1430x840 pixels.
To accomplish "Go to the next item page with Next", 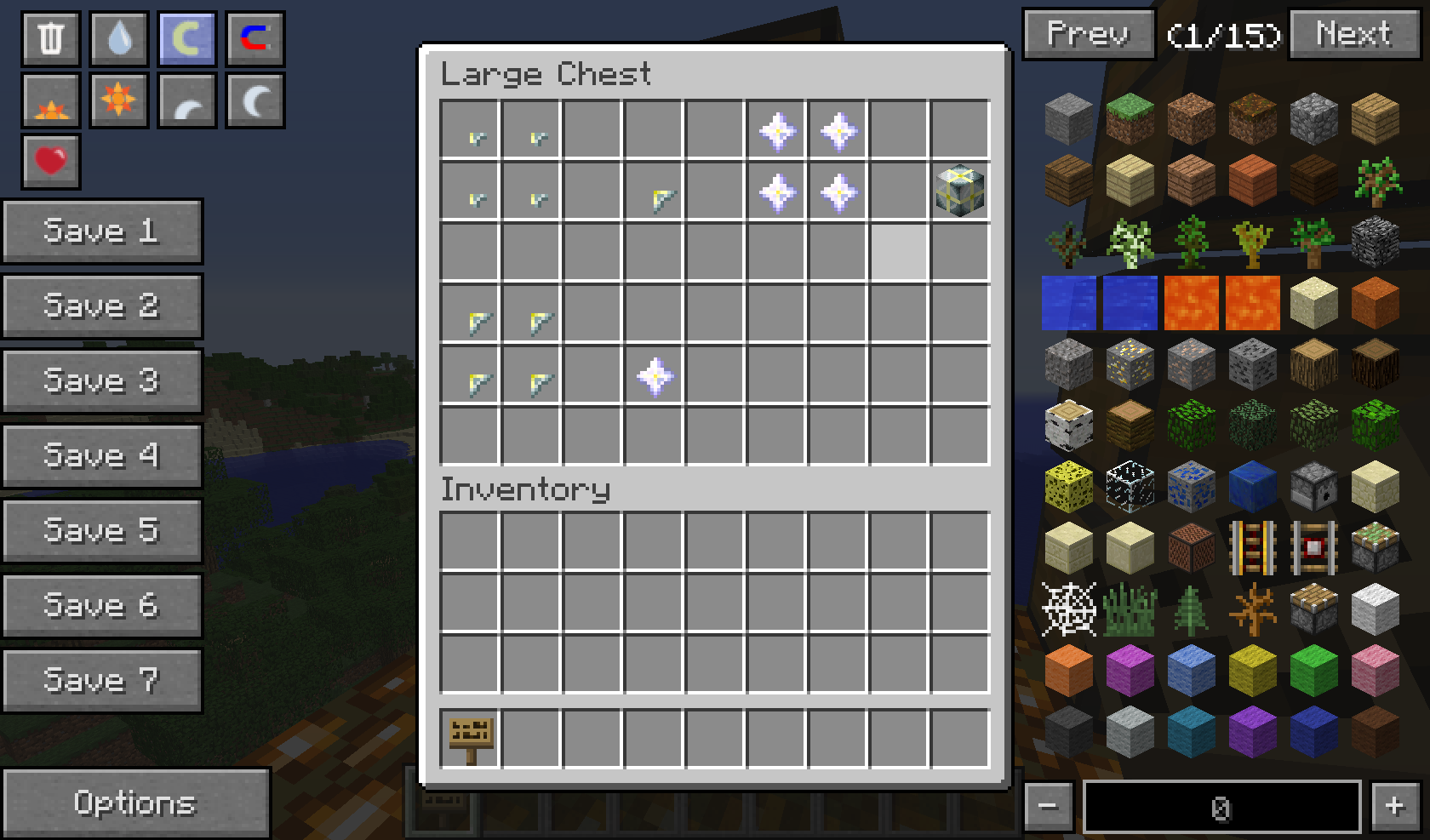I will pyautogui.click(x=1353, y=34).
